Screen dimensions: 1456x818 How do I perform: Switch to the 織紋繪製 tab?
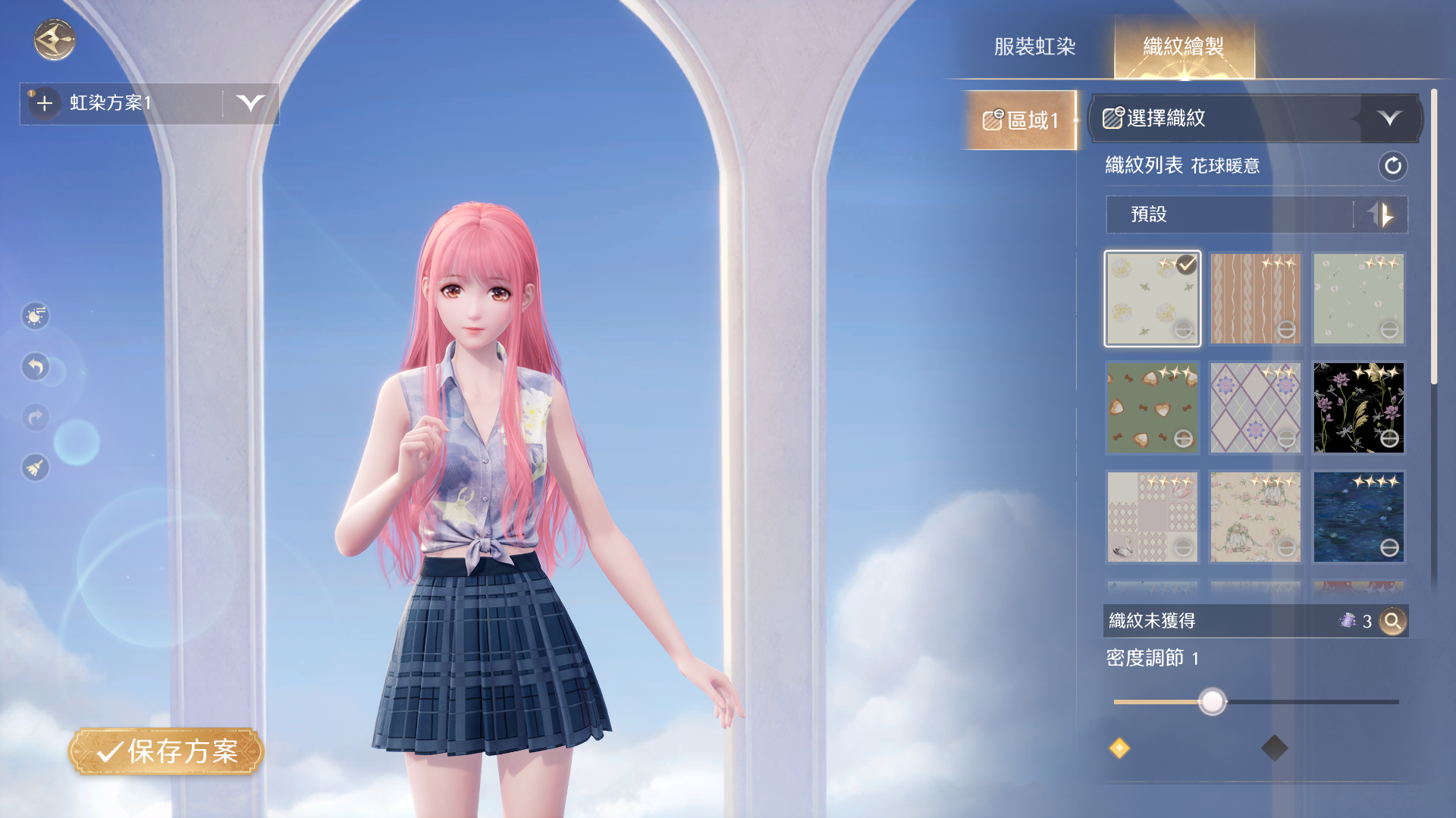pos(1183,47)
